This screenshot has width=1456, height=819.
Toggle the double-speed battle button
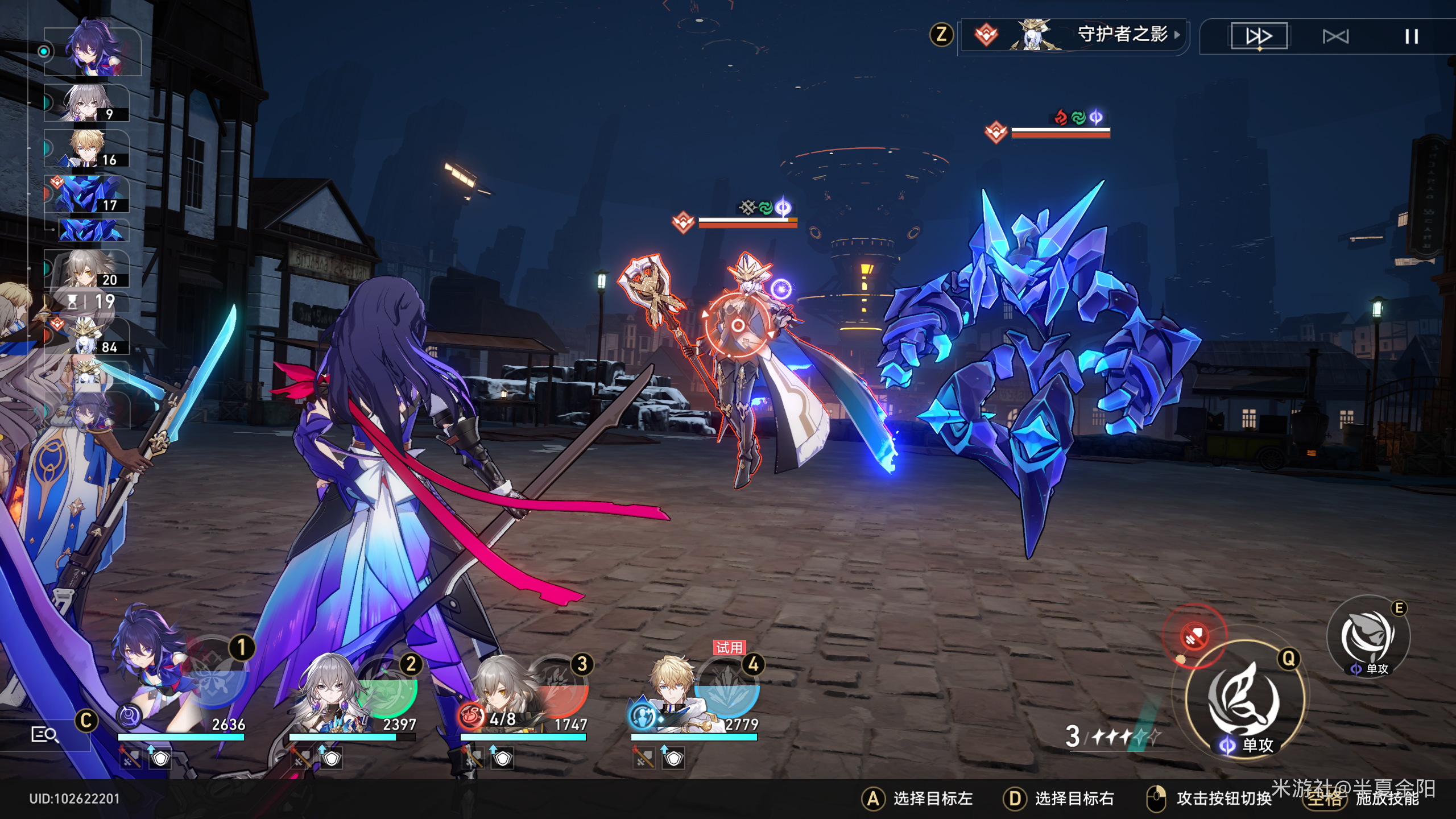(1259, 36)
